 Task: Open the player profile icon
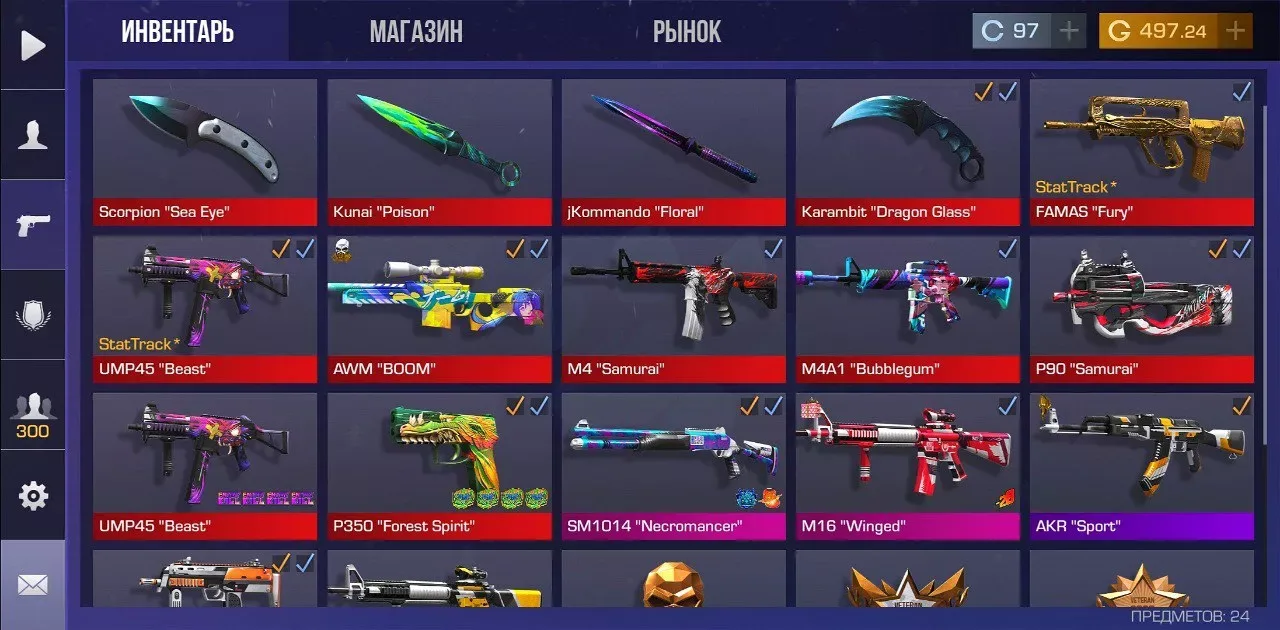(x=33, y=135)
